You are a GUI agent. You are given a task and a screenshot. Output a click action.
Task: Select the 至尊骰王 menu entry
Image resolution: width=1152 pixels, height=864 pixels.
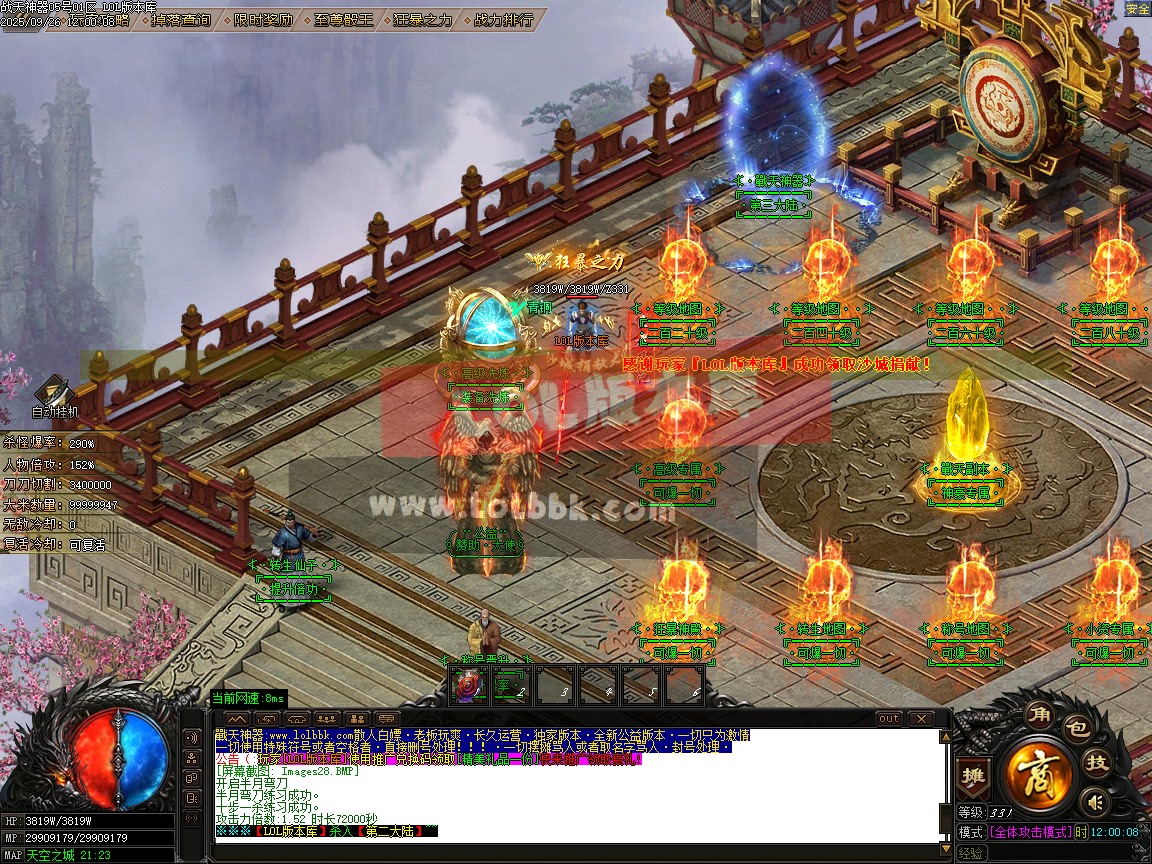(x=343, y=19)
